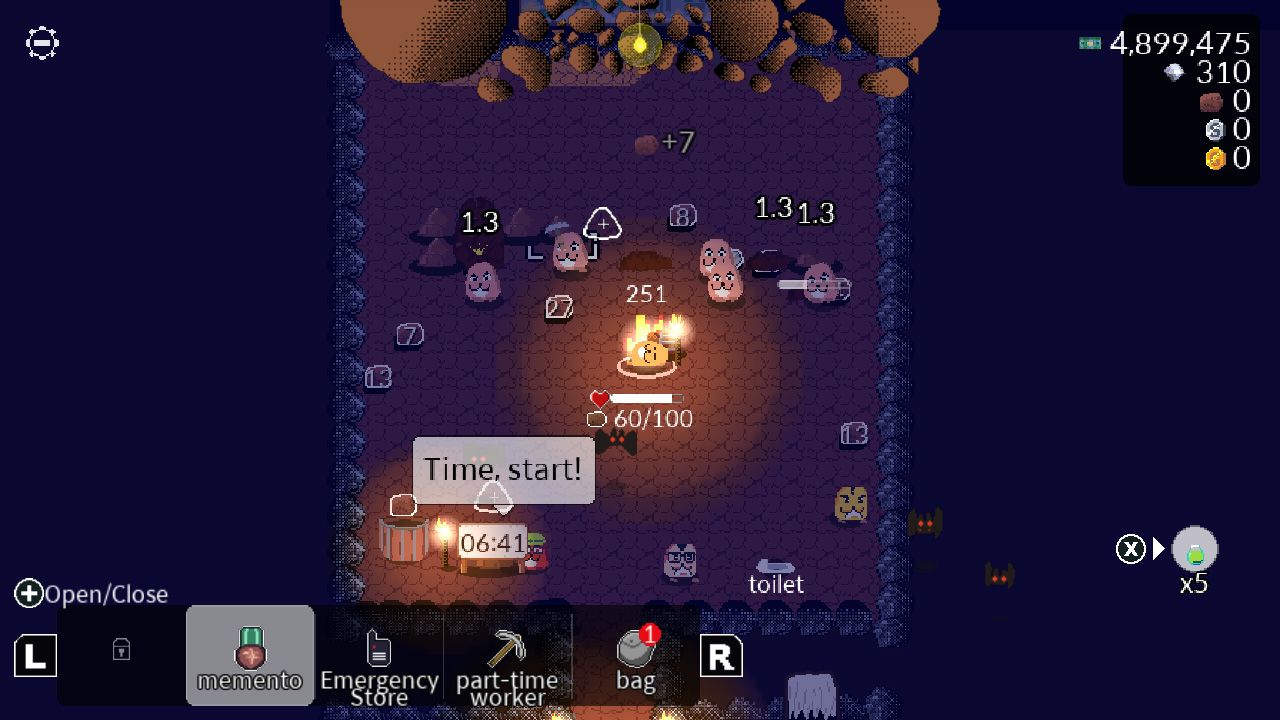Click the locked slot icon in the toolbar
The height and width of the screenshot is (720, 1280).
(120, 650)
